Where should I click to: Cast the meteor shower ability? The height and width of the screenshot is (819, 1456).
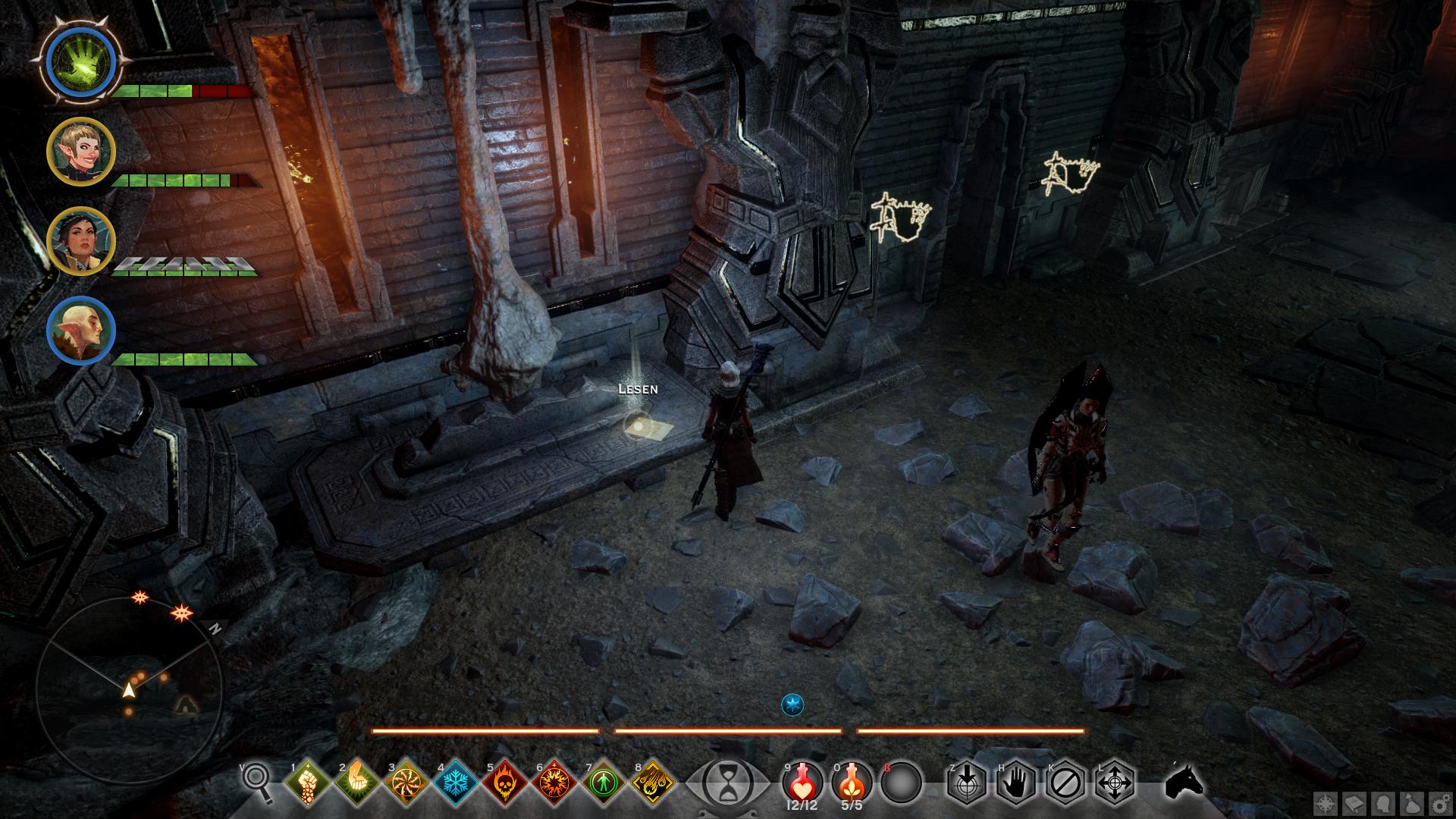click(653, 783)
